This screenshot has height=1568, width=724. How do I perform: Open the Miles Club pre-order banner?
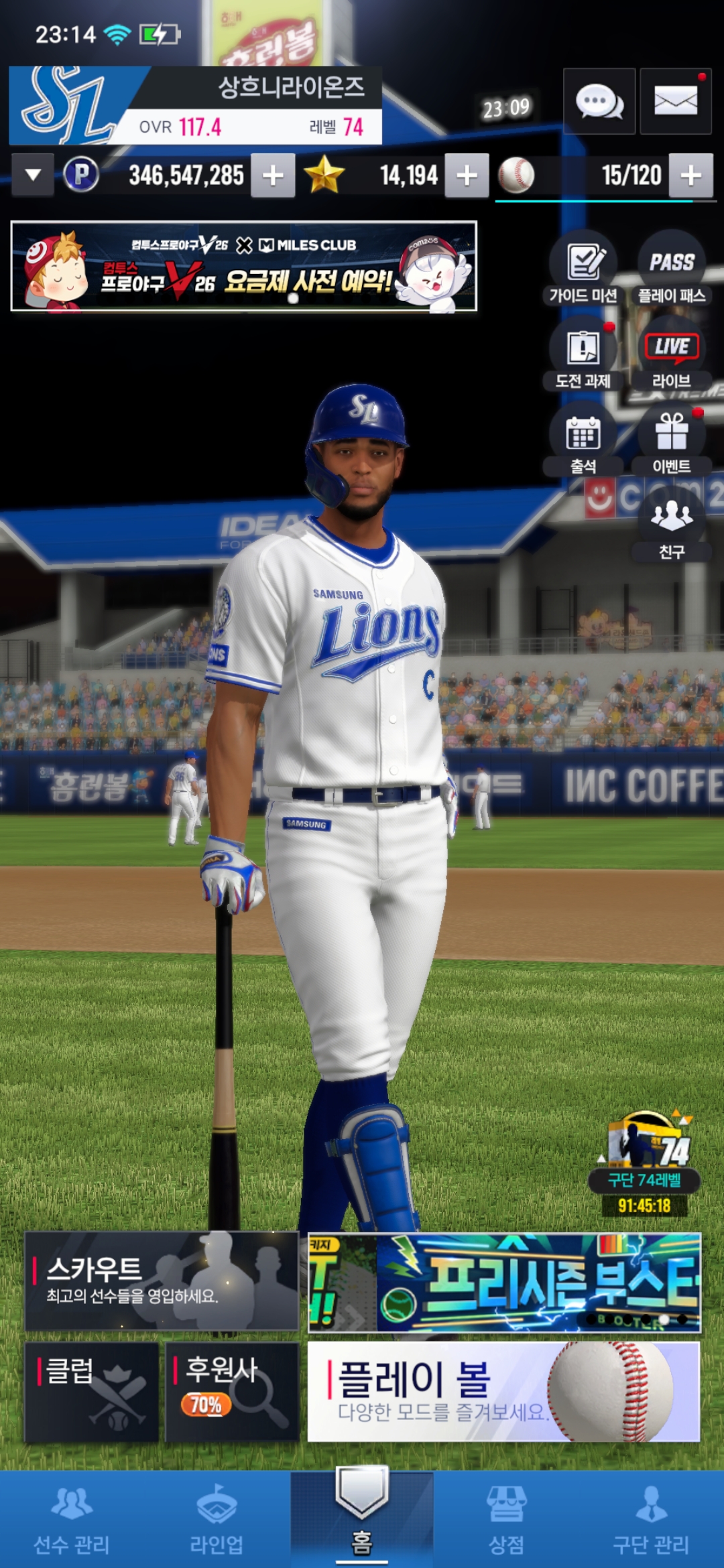click(x=244, y=267)
